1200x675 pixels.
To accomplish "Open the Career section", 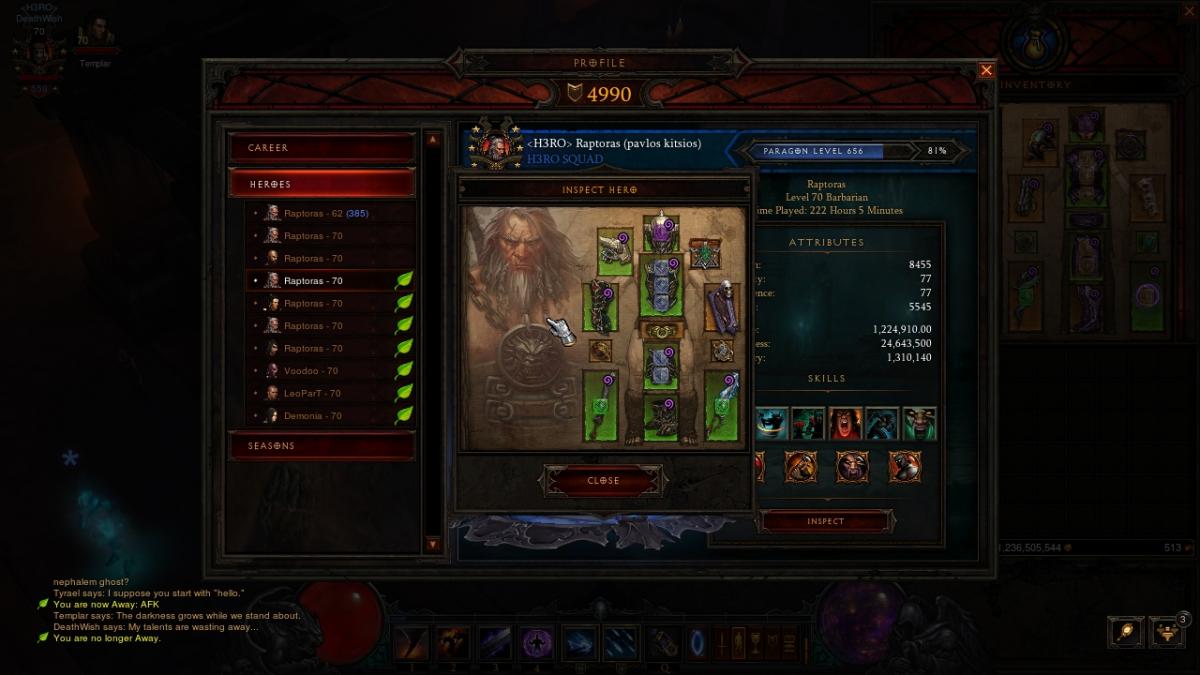I will [322, 148].
